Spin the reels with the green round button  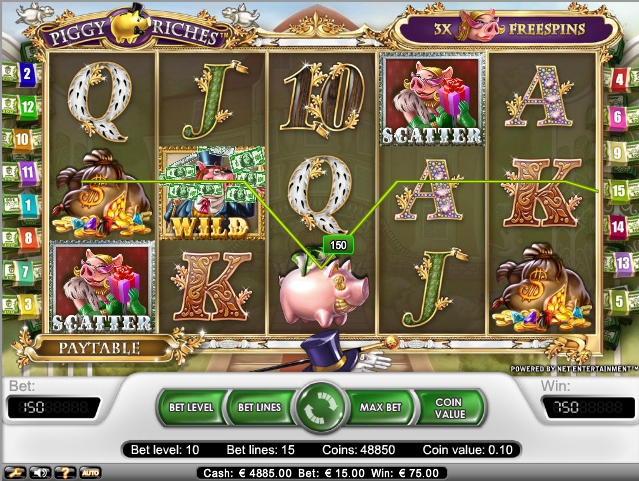pyautogui.click(x=320, y=408)
